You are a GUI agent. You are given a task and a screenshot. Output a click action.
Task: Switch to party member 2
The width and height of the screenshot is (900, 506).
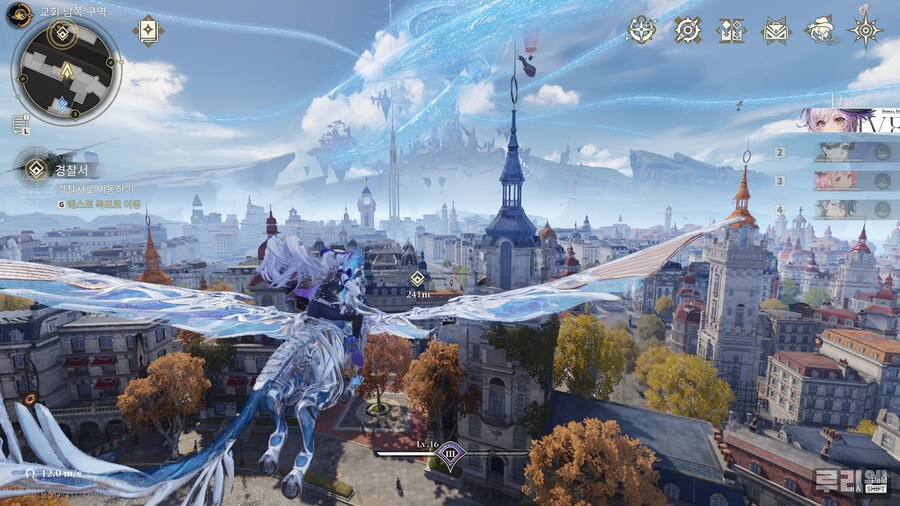tap(838, 152)
